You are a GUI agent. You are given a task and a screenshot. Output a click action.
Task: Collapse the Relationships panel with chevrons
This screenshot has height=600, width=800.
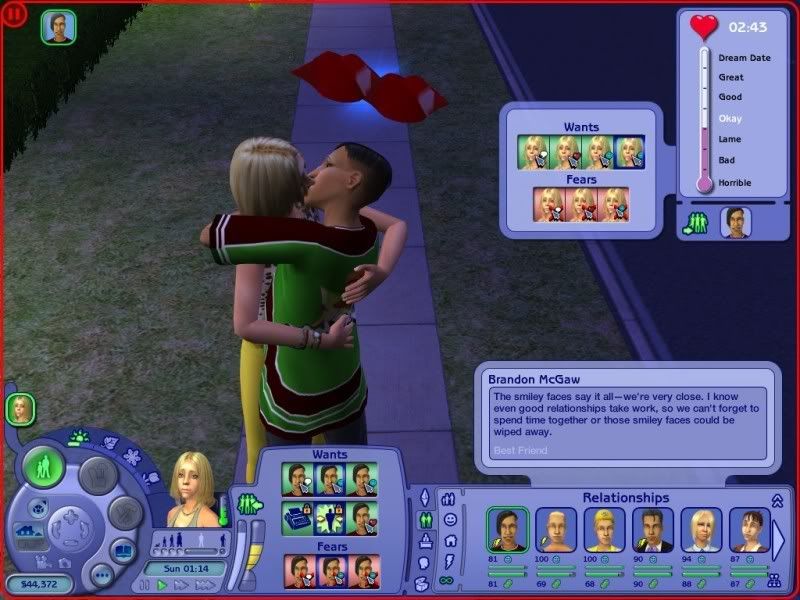click(777, 499)
